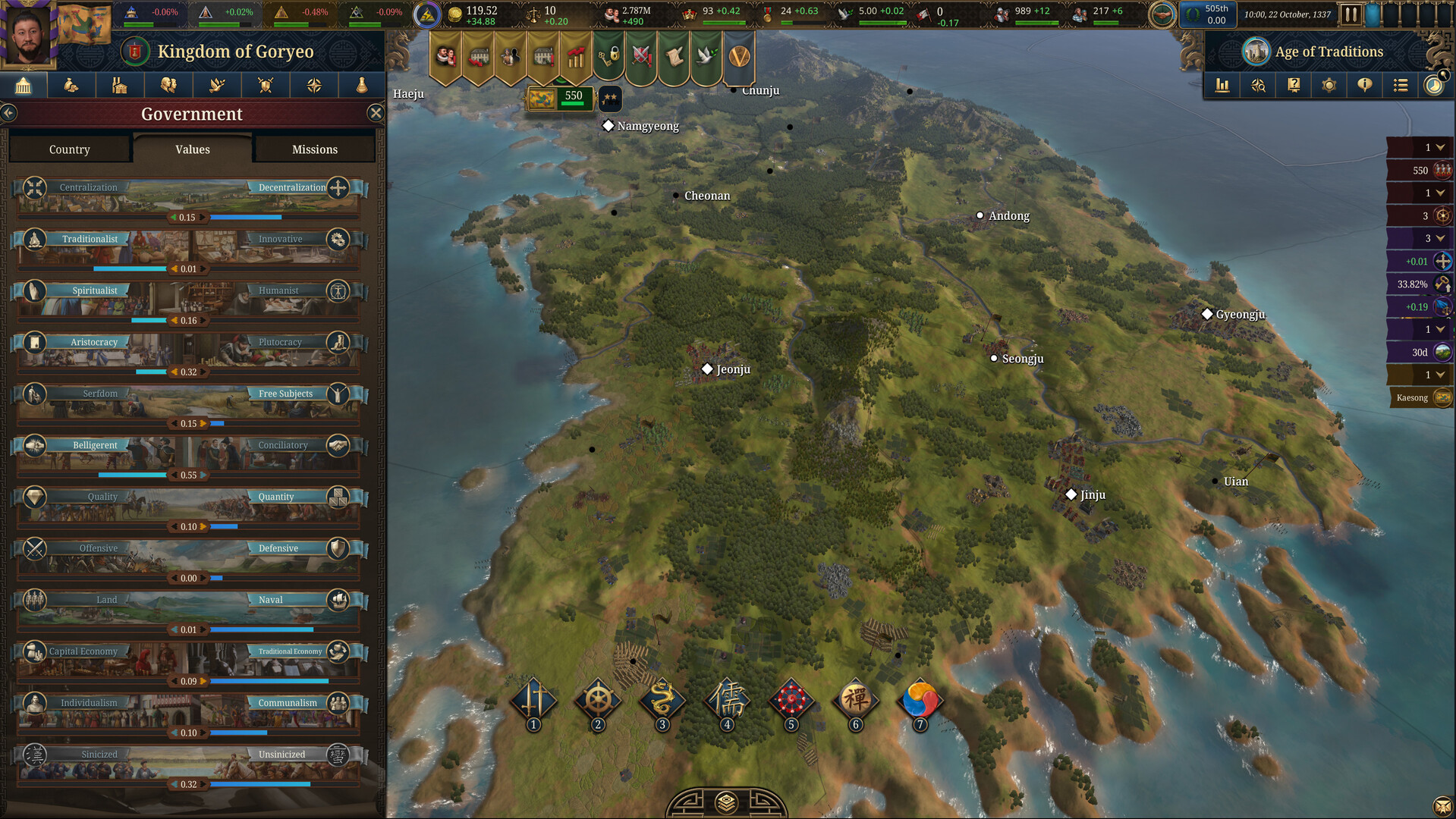This screenshot has width=1456, height=819.
Task: Switch to the Country tab
Action: point(69,149)
